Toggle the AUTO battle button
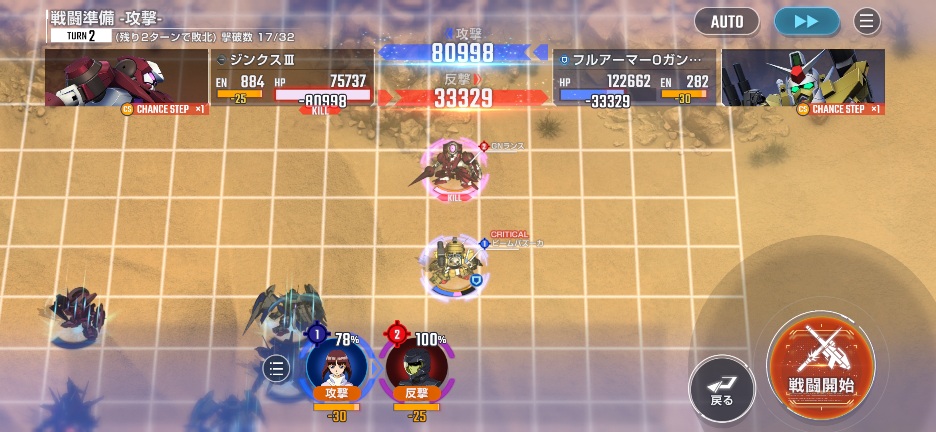936x432 pixels. [x=726, y=21]
